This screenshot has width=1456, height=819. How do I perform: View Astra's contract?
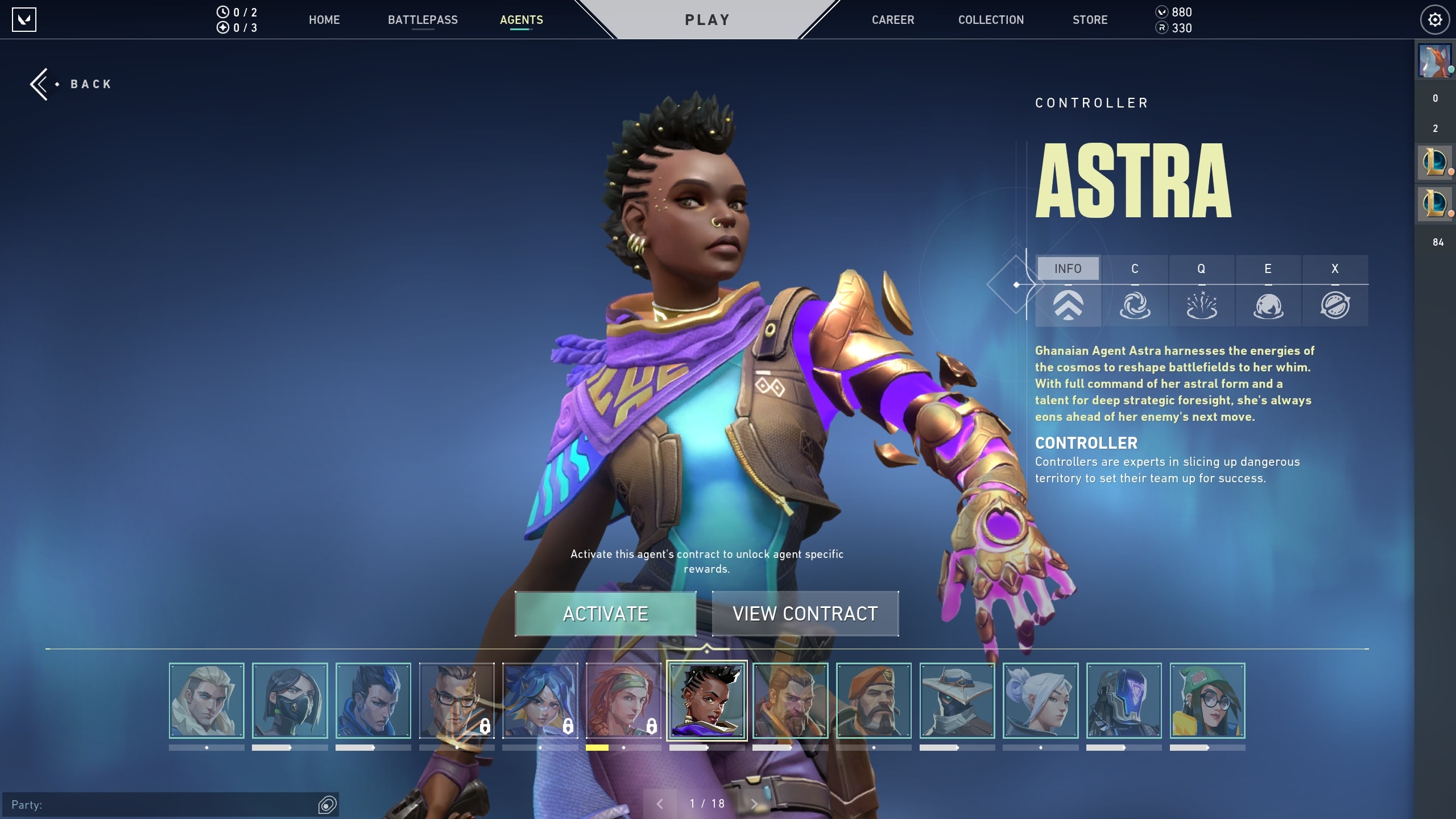805,614
